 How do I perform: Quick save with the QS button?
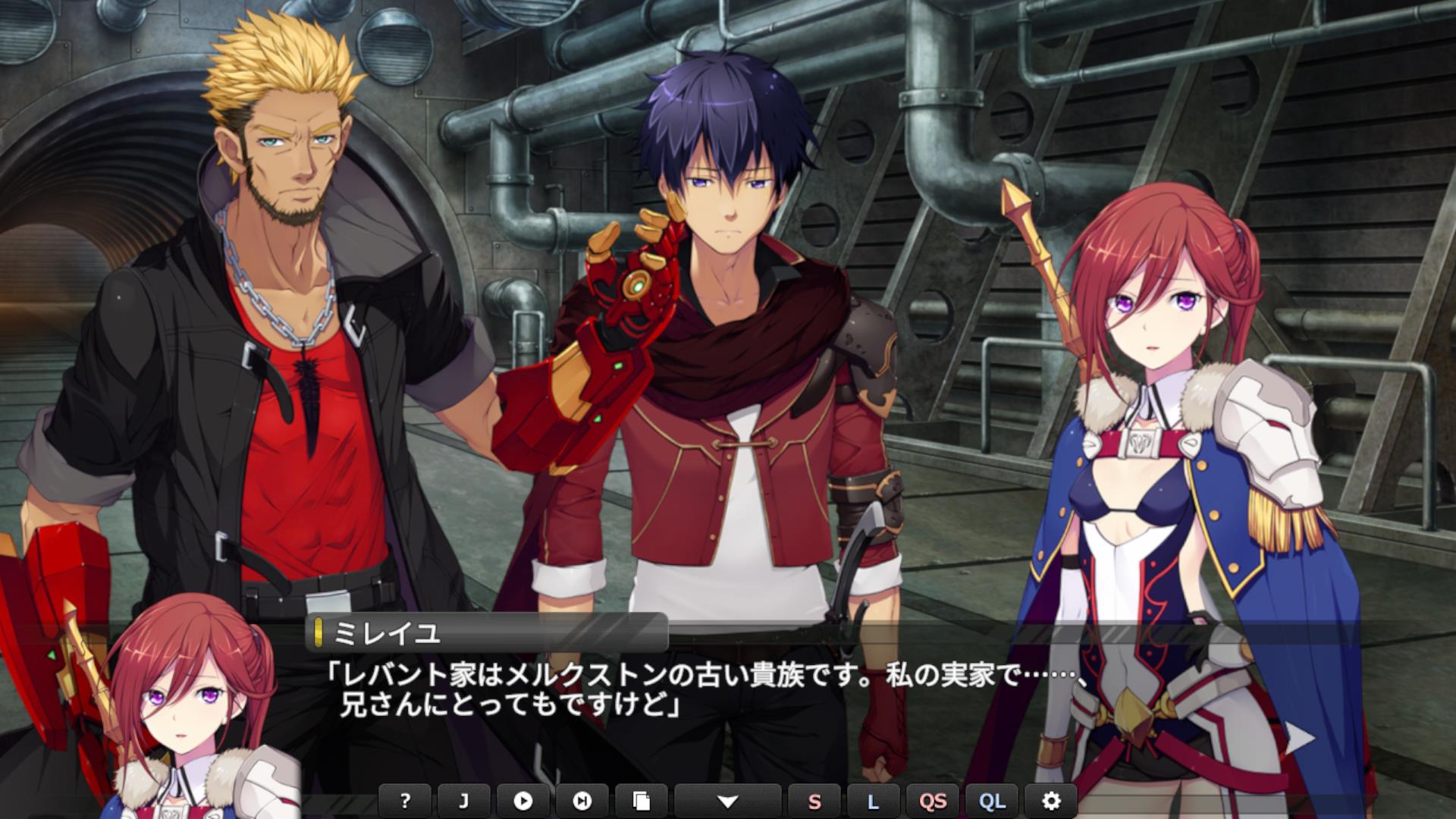(933, 801)
